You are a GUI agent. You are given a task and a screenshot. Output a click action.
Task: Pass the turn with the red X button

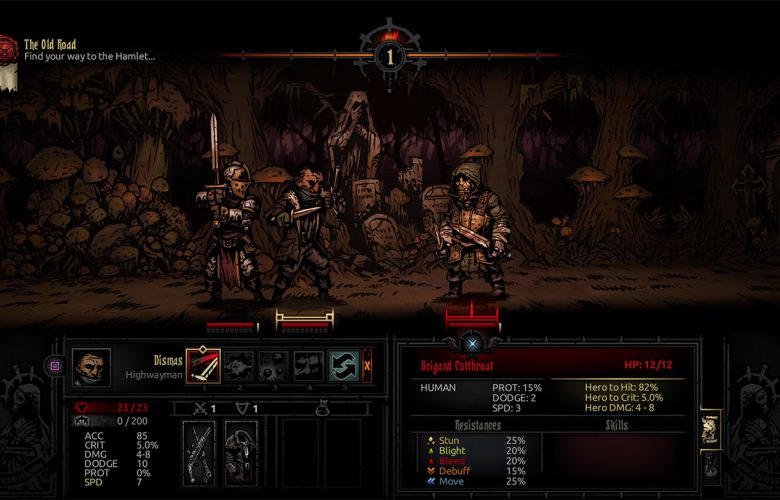(367, 365)
